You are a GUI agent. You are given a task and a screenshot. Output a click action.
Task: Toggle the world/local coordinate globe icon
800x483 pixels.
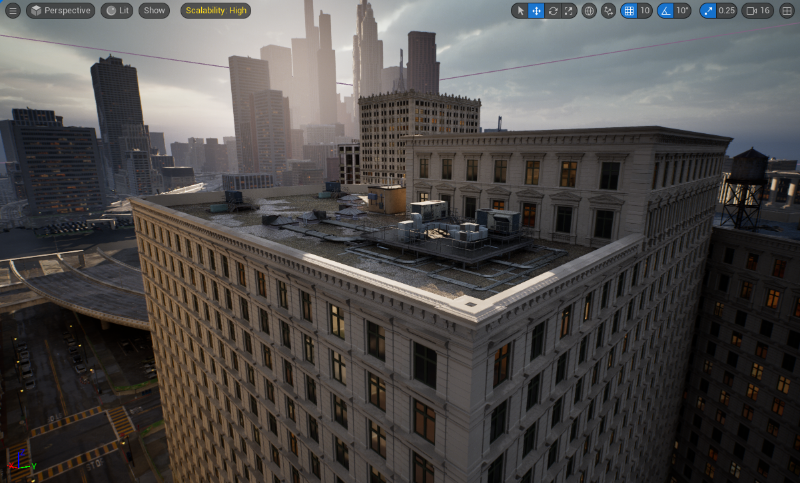point(589,11)
